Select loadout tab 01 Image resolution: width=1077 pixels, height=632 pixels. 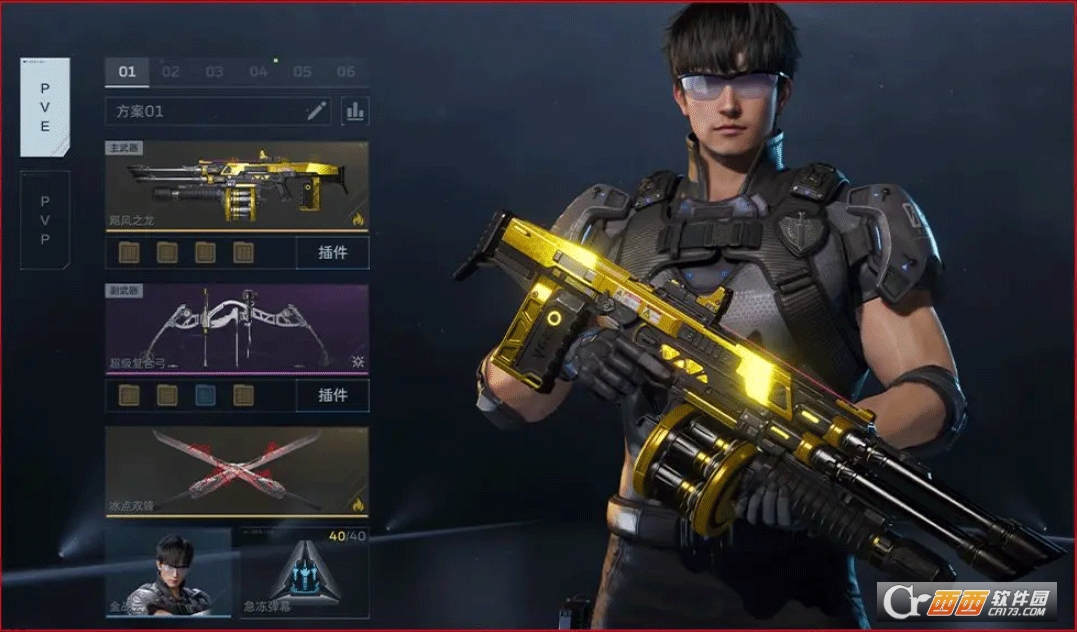[x=127, y=72]
